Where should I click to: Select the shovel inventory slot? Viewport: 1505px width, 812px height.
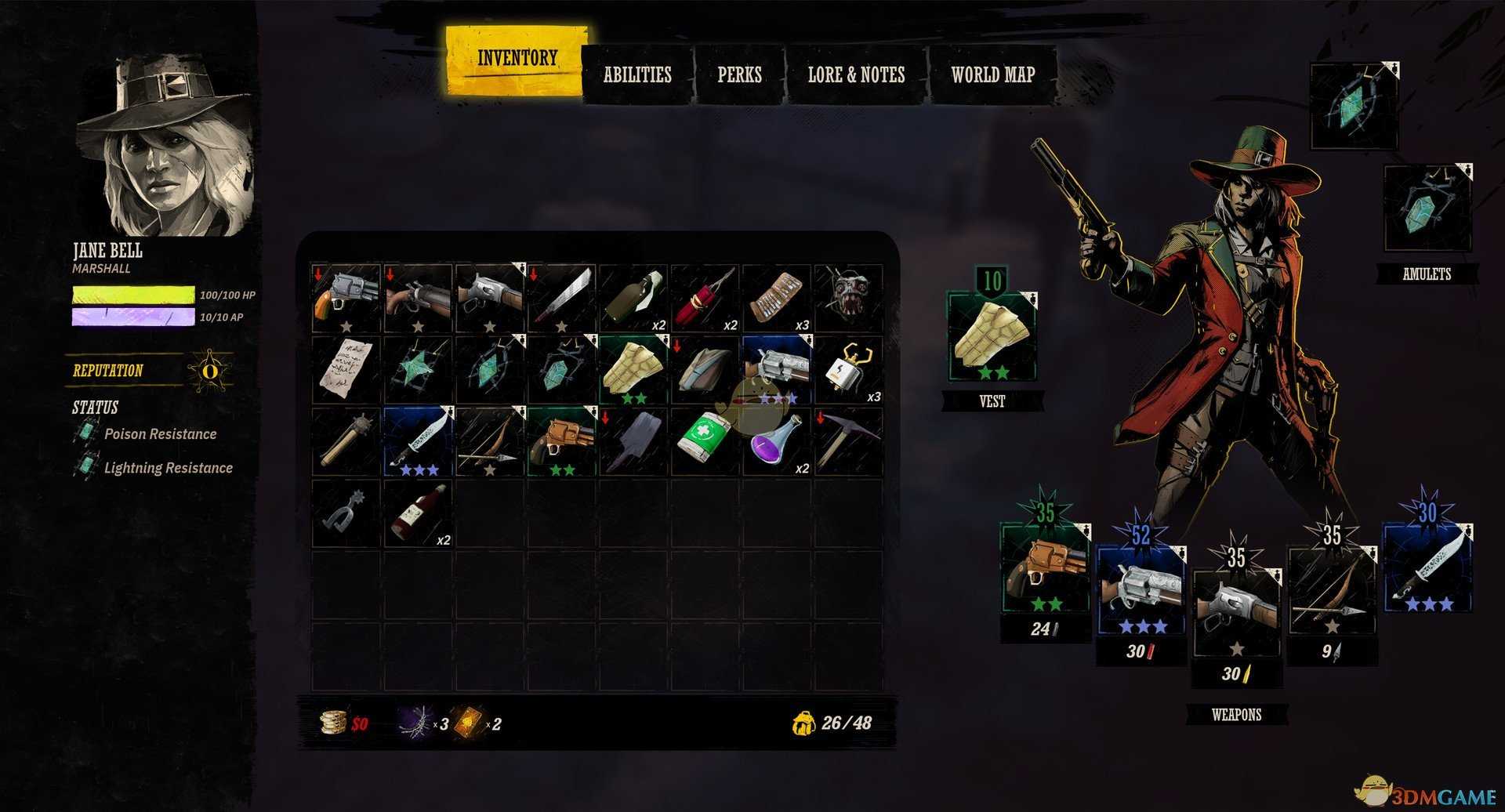pos(633,442)
